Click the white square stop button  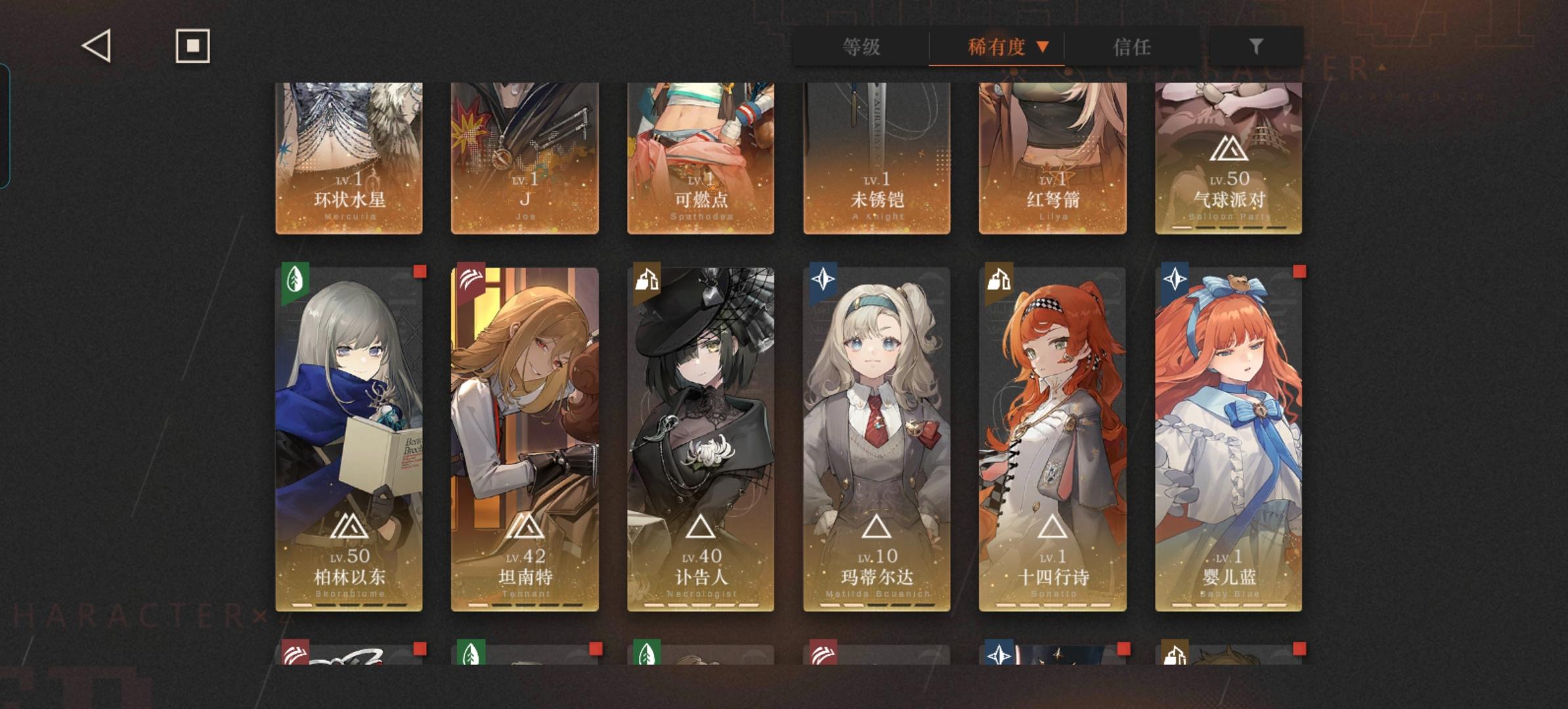tap(192, 47)
